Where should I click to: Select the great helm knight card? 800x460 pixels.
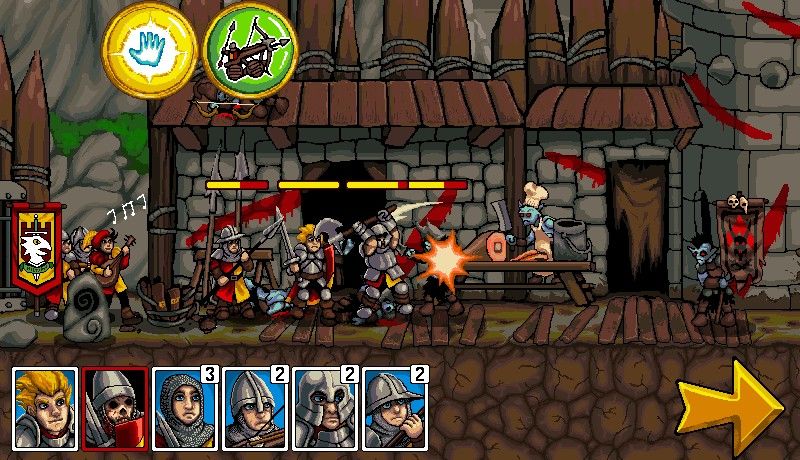click(325, 408)
